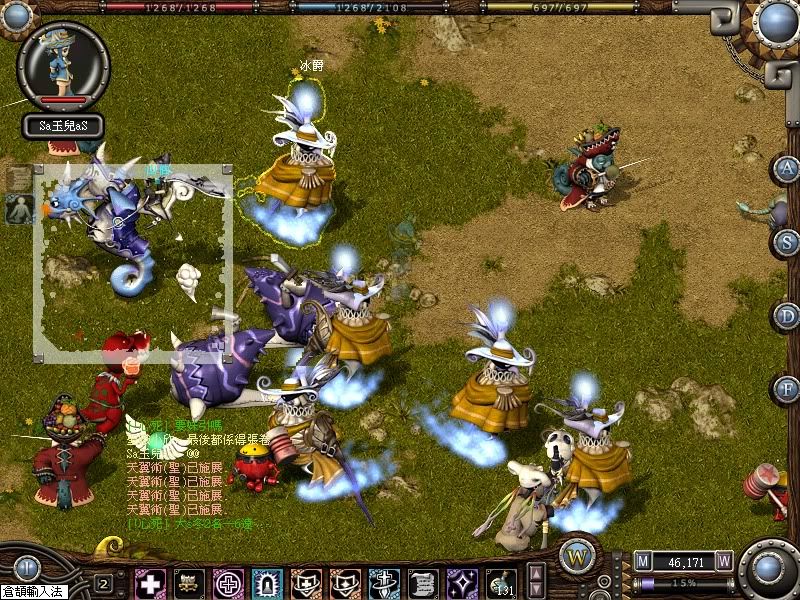Click the hotbar page number 2 button
This screenshot has height=600, width=800.
pos(103,583)
